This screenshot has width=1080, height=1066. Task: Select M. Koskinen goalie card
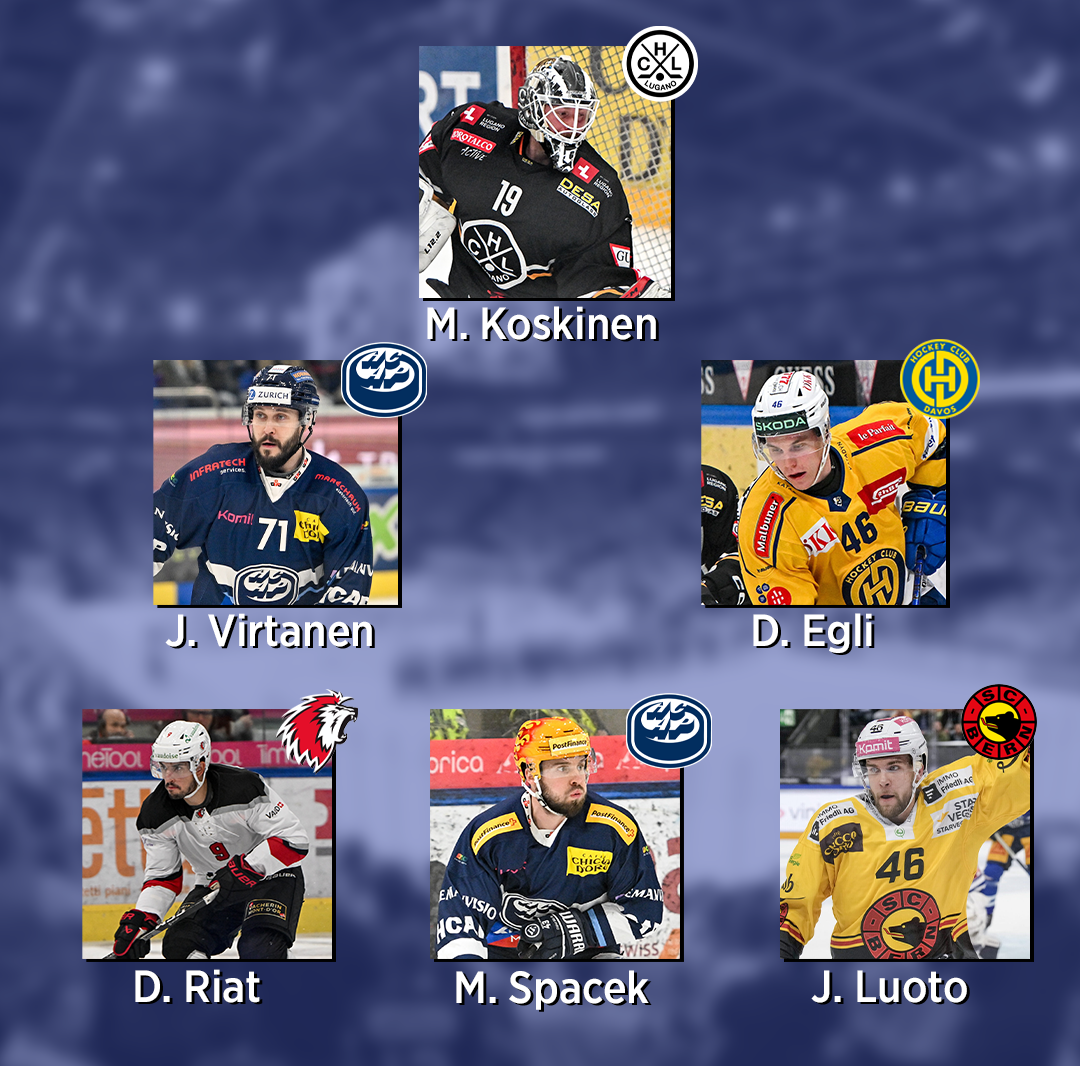click(545, 172)
